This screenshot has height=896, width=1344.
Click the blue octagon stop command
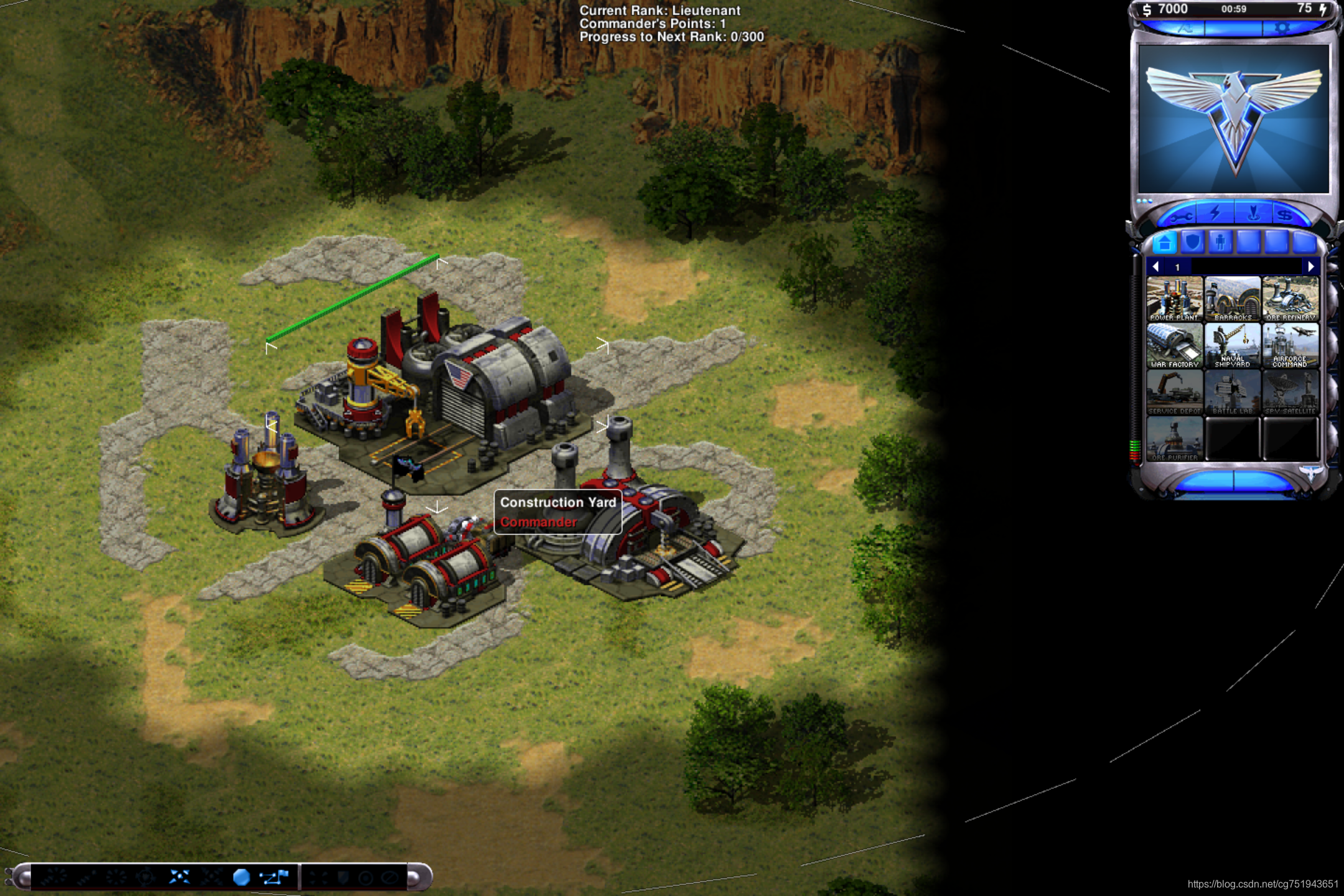[x=241, y=877]
